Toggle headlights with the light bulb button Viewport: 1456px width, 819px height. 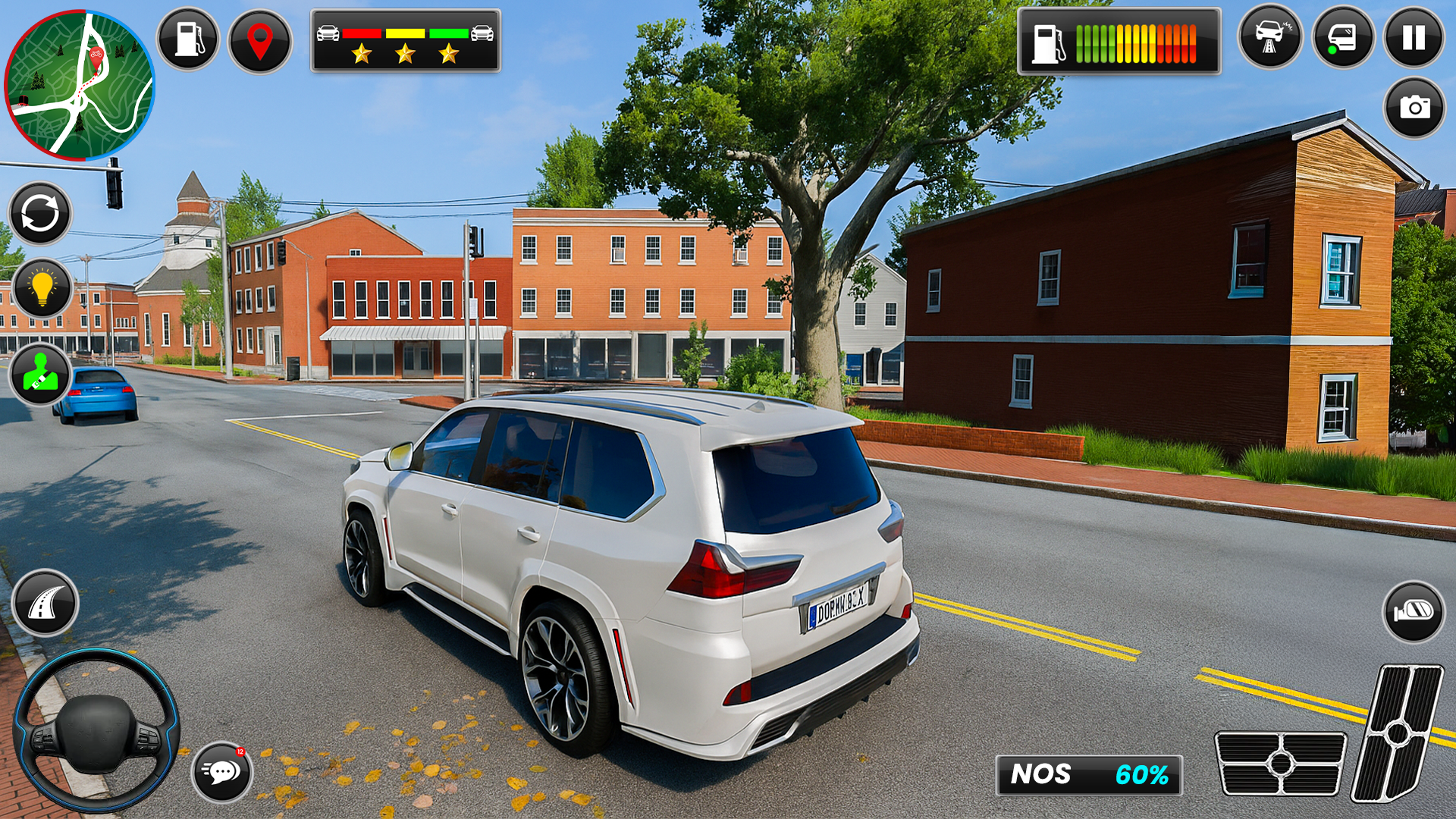point(42,289)
